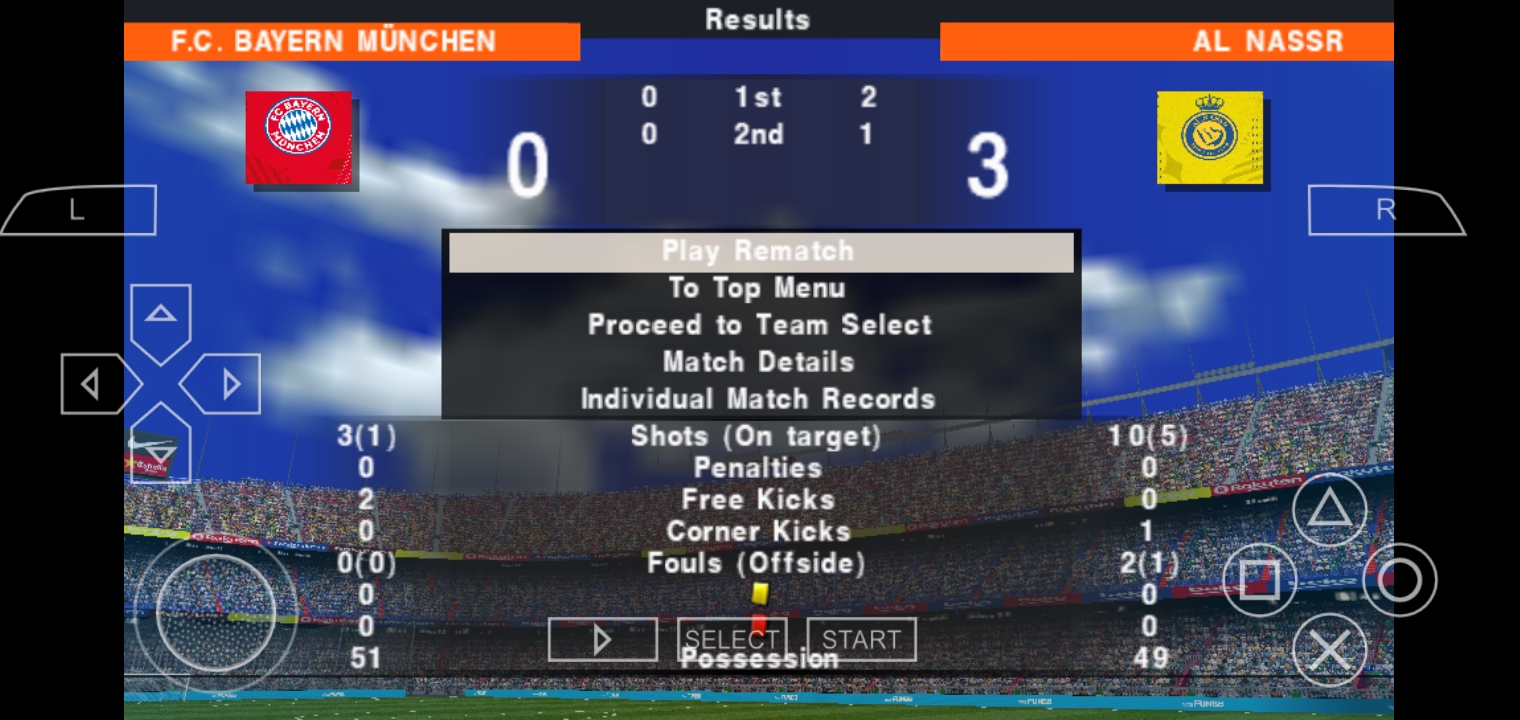The width and height of the screenshot is (1520, 720).
Task: Select Play Rematch from the results menu
Action: [x=760, y=251]
